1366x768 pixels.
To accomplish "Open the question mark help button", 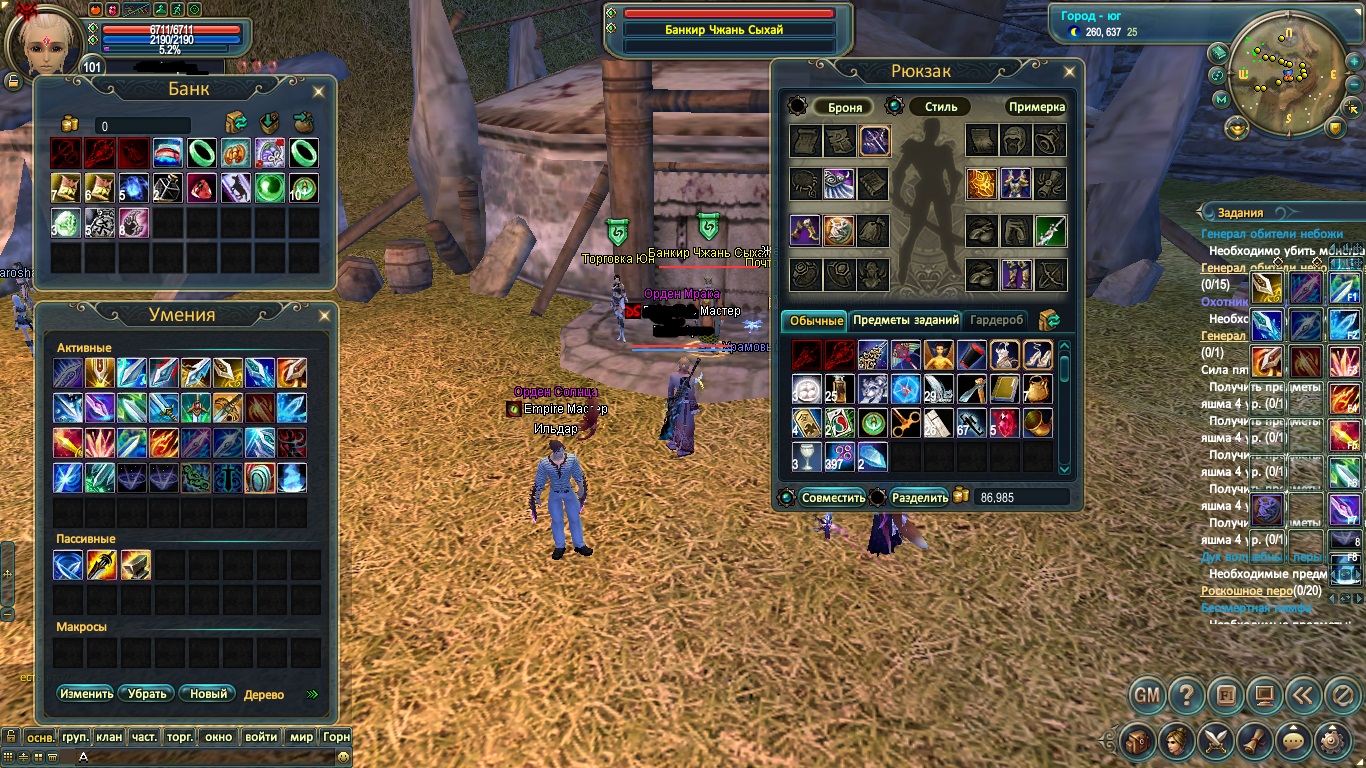I will click(x=1186, y=694).
